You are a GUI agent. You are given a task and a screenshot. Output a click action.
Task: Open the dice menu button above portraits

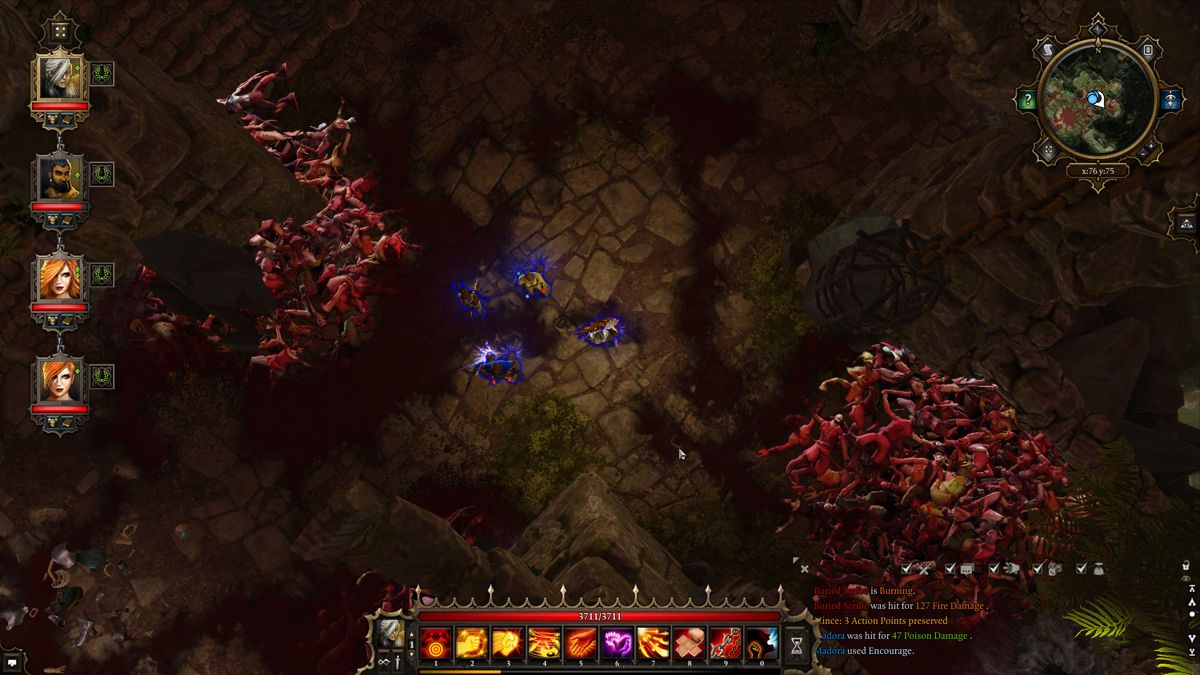click(60, 31)
